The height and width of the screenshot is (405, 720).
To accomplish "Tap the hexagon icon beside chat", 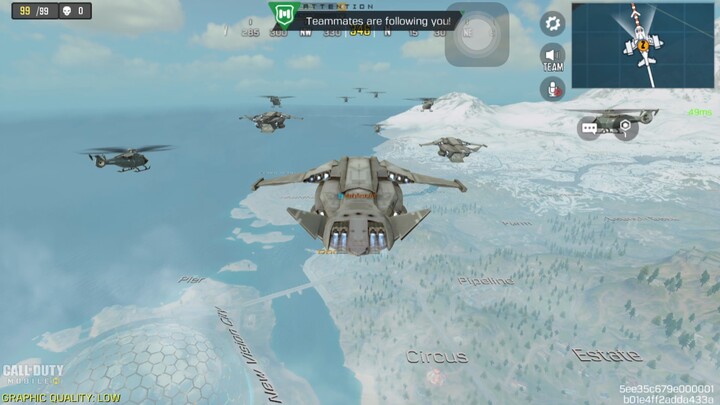I will coord(625,126).
